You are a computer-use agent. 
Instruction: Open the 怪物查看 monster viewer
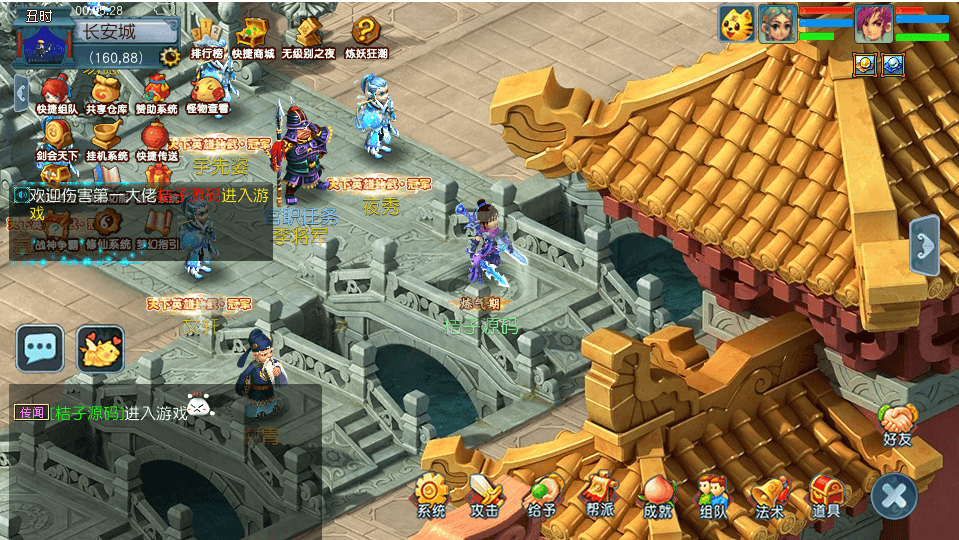click(207, 93)
